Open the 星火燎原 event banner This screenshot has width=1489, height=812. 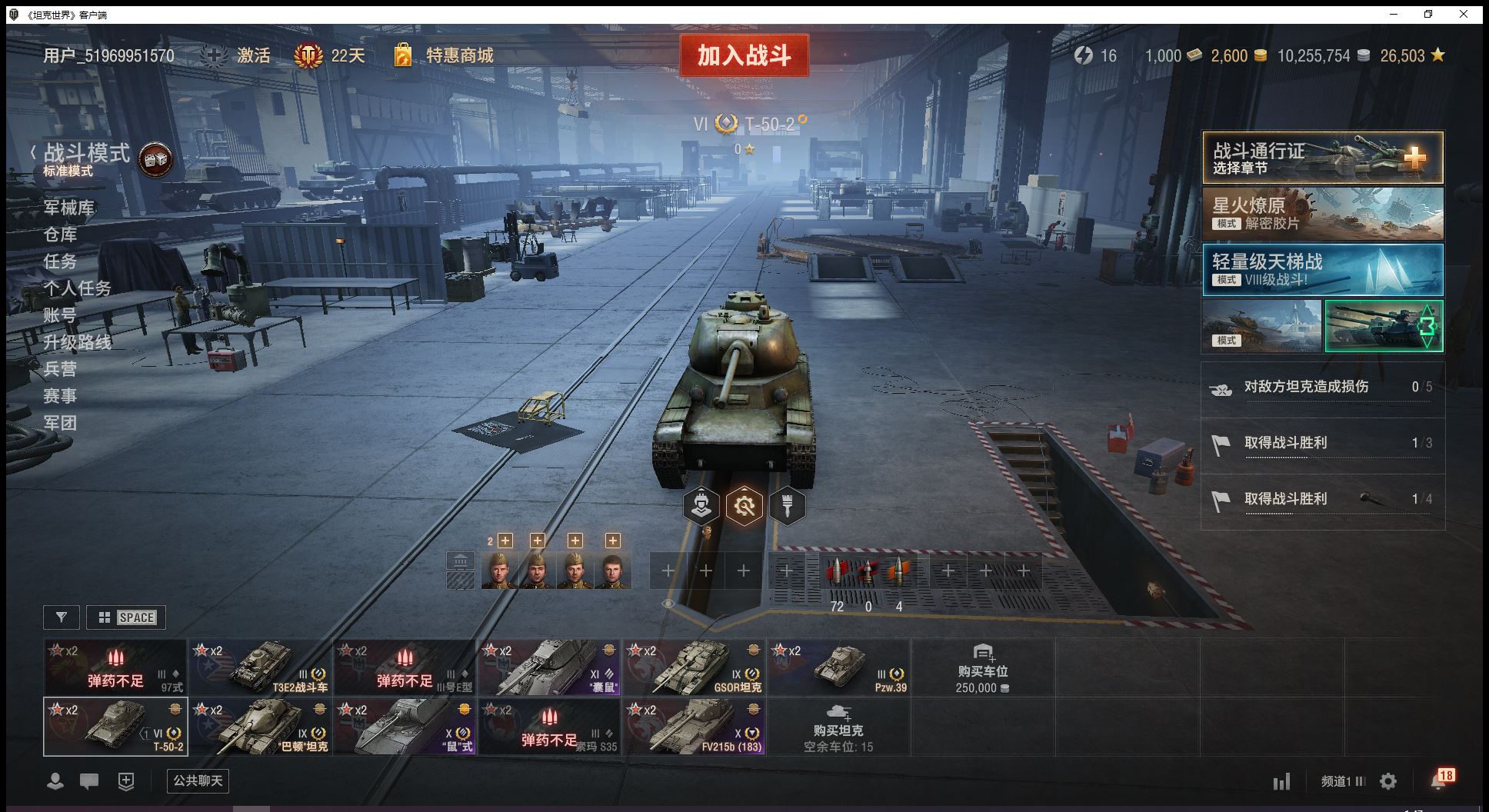tap(1322, 215)
